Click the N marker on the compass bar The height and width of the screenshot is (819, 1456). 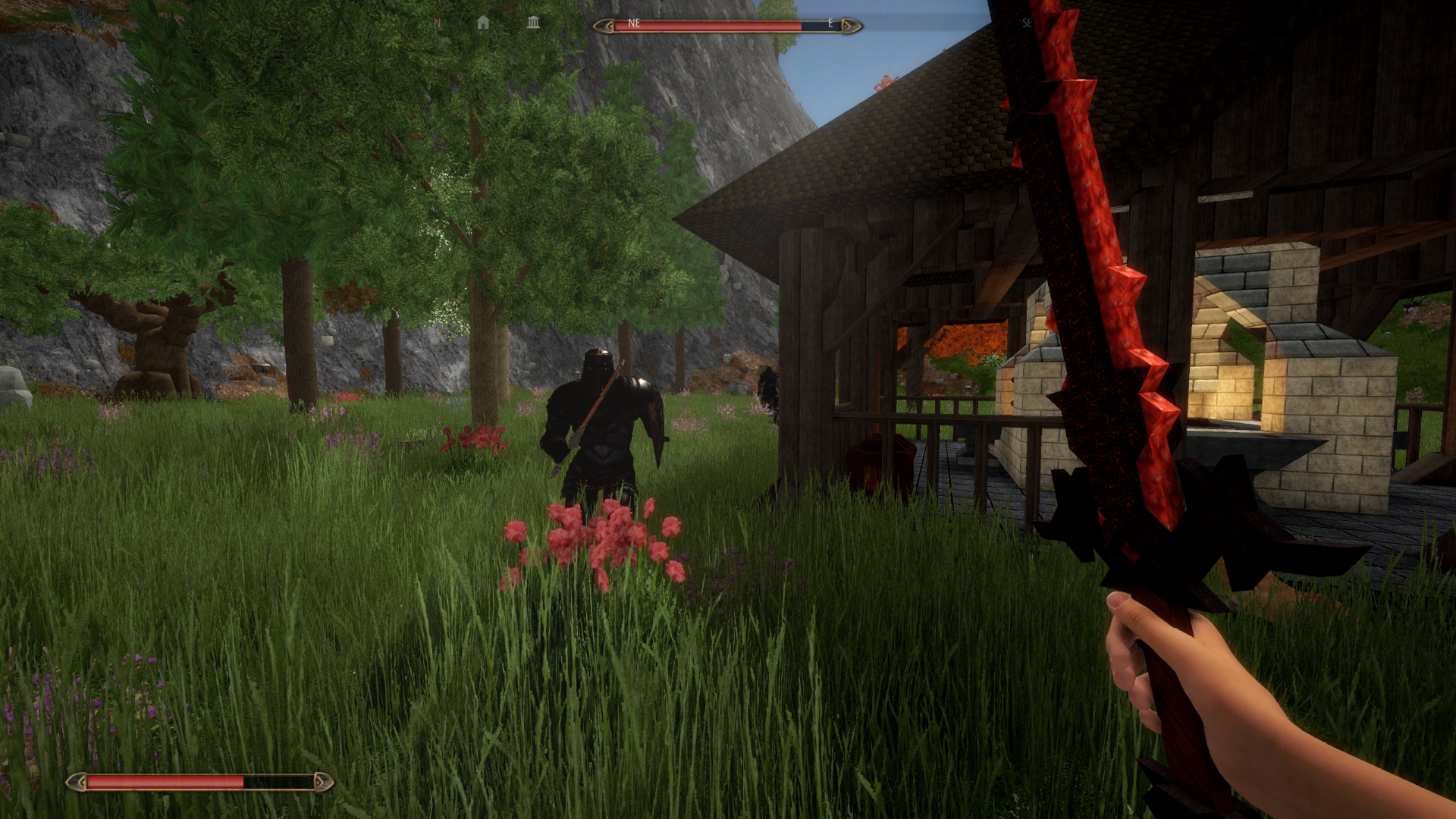tap(436, 24)
